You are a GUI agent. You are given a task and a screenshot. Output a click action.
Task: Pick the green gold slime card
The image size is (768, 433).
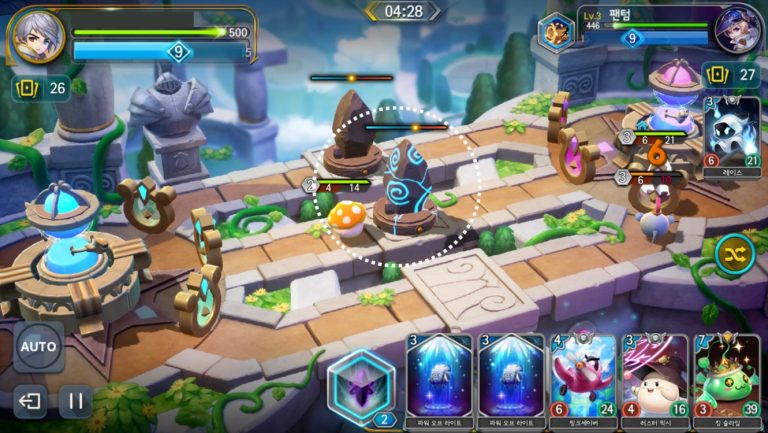tap(727, 374)
